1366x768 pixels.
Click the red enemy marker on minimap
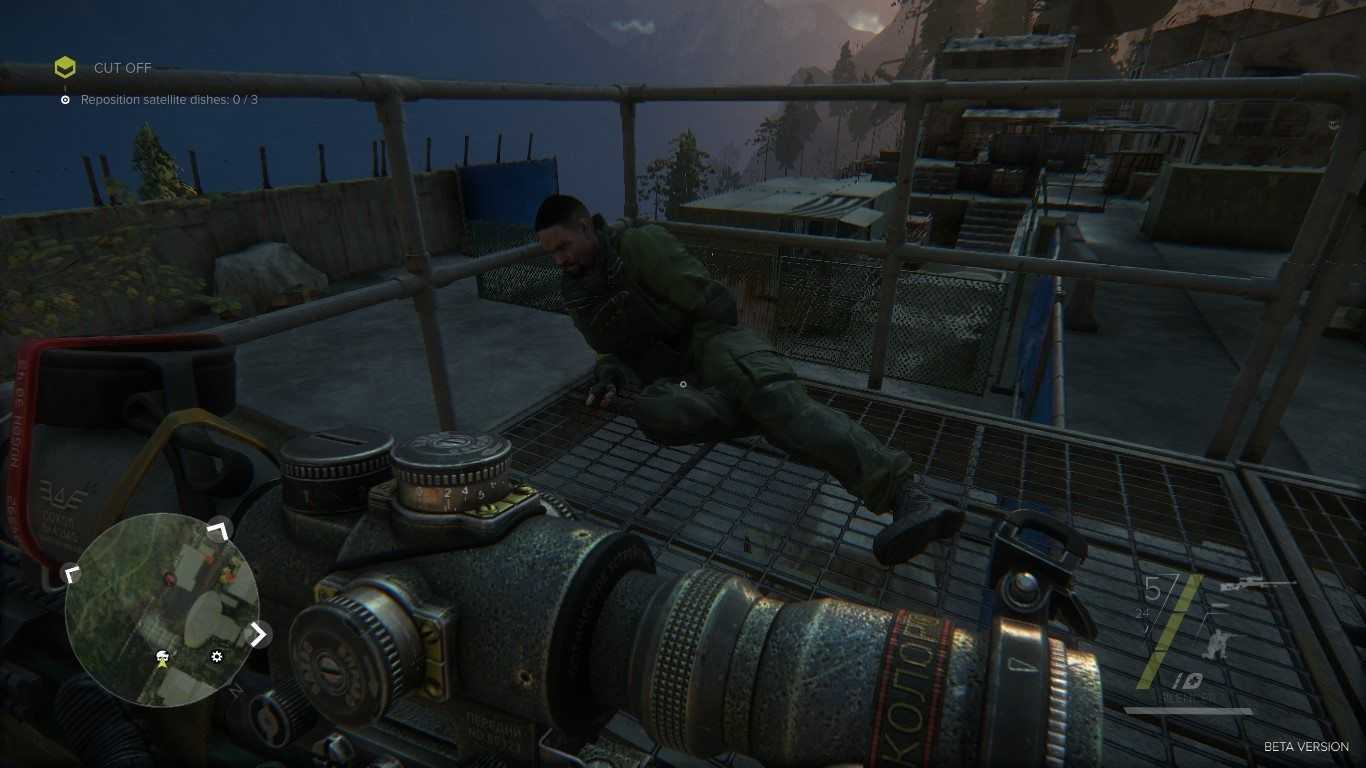point(169,579)
